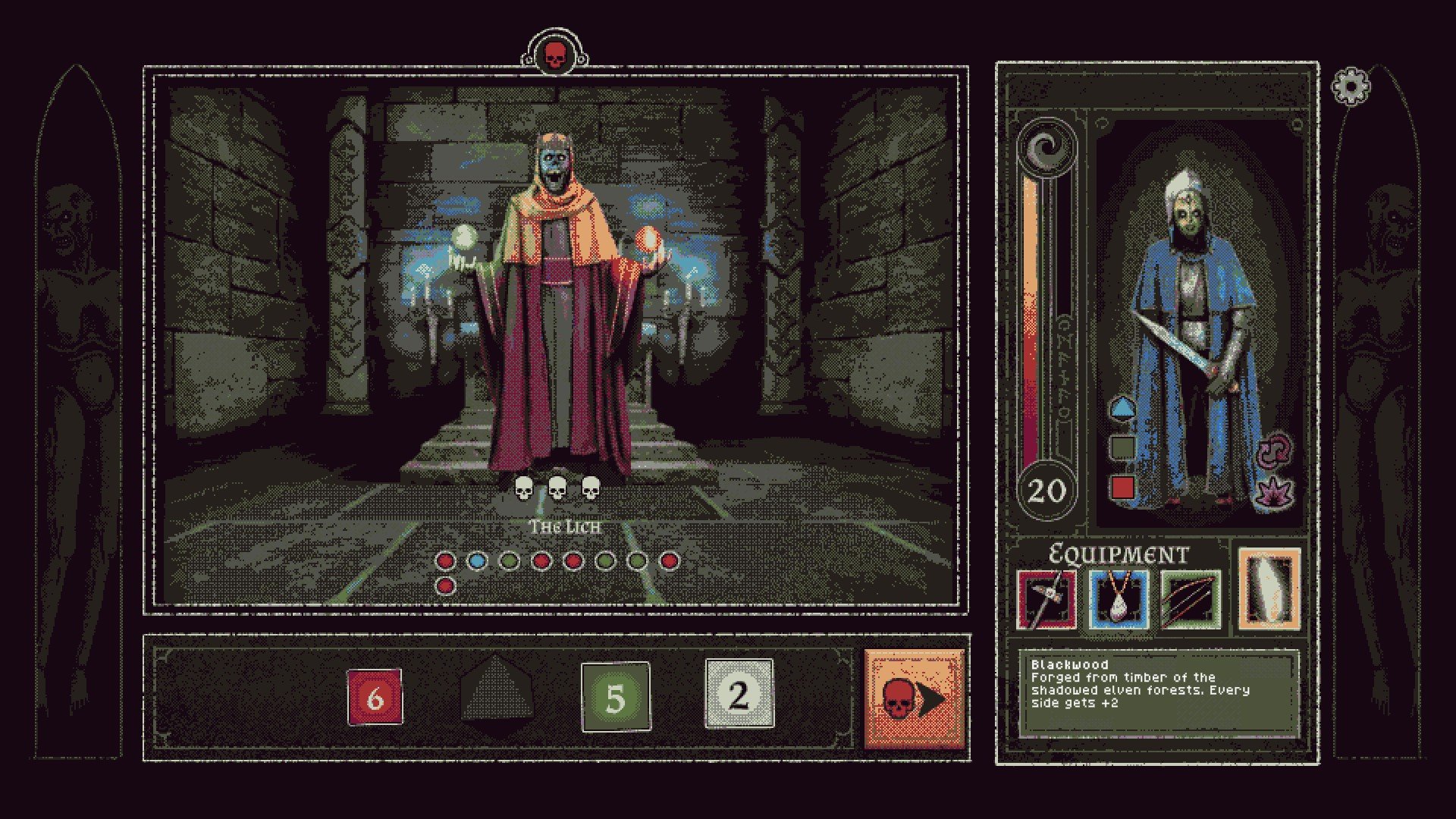View the bow equipment slot

pyautogui.click(x=1191, y=600)
